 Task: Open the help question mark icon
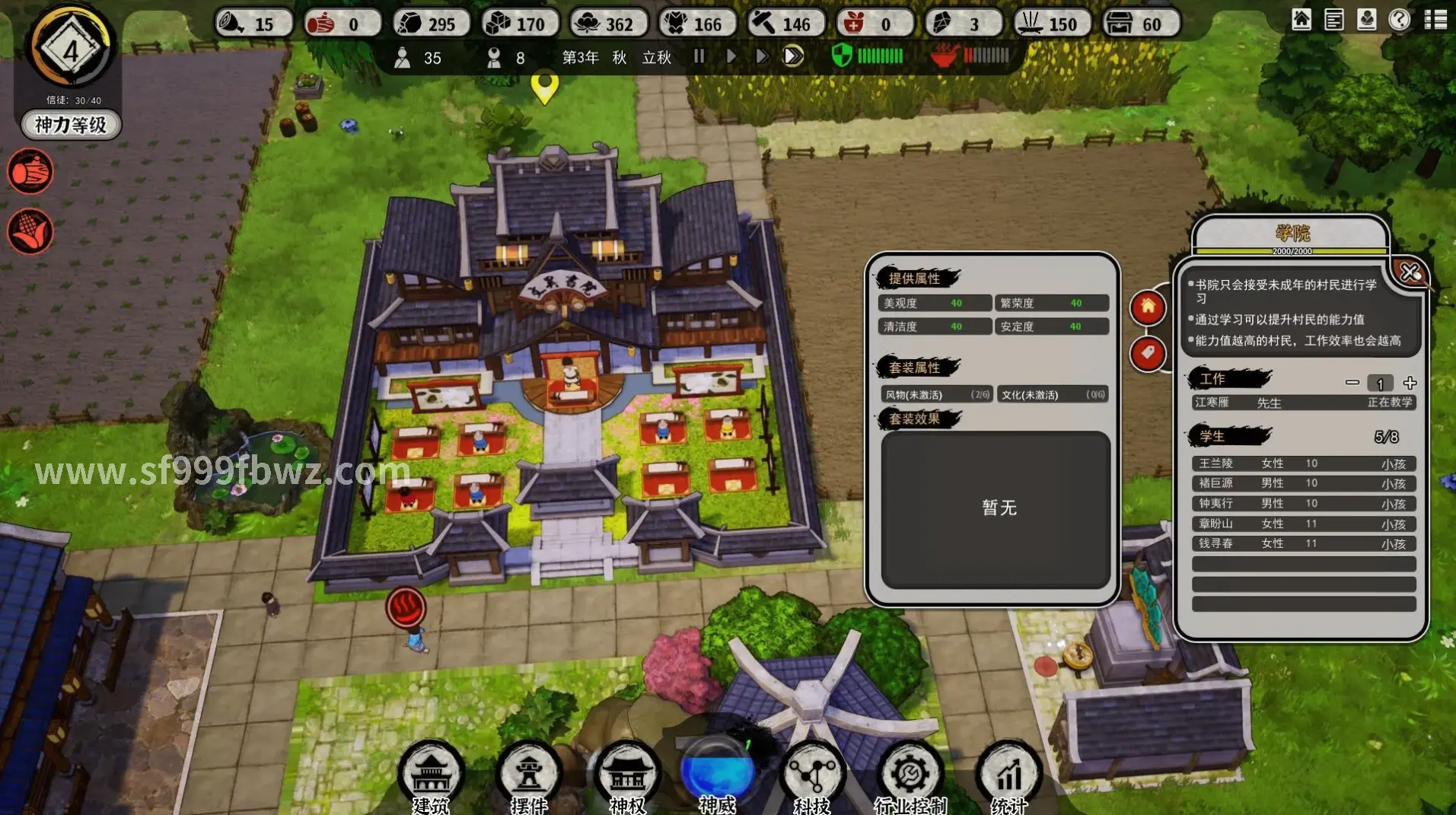(x=1399, y=20)
